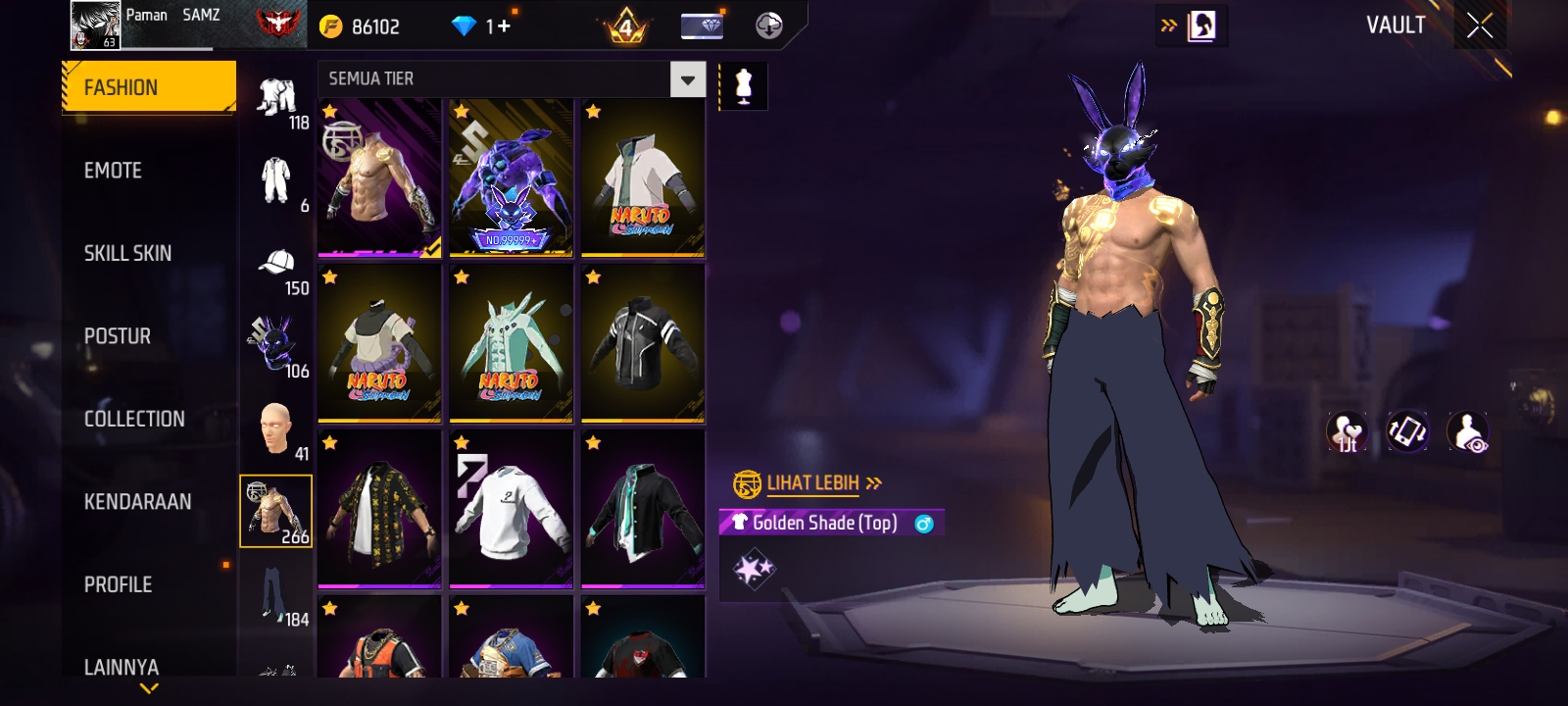Open the Postur menu entry
This screenshot has width=1568, height=706.
(118, 336)
